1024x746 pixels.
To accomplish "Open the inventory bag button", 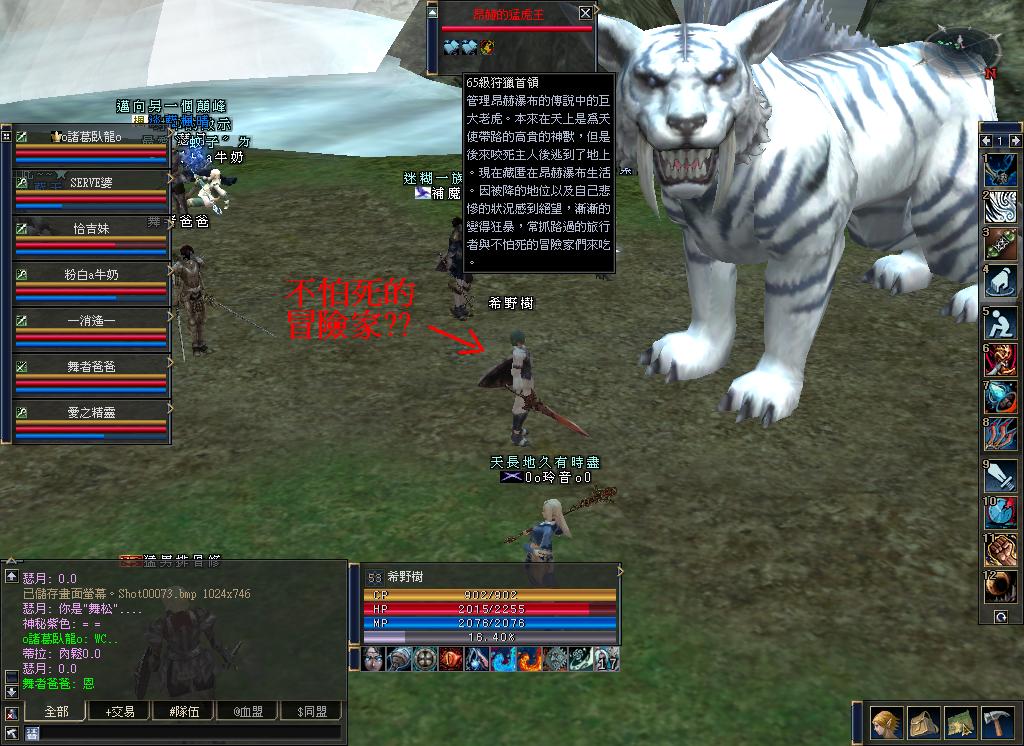I will [922, 722].
